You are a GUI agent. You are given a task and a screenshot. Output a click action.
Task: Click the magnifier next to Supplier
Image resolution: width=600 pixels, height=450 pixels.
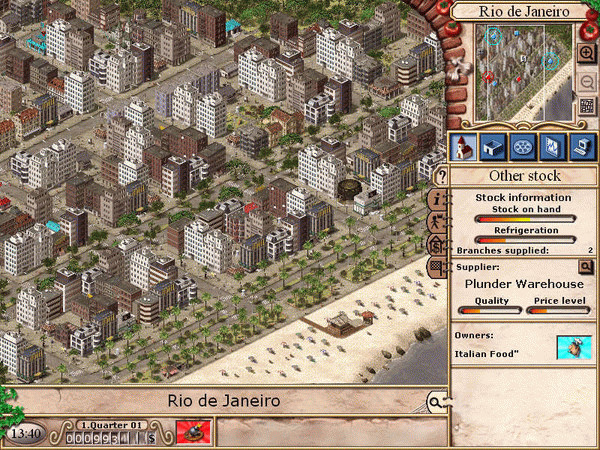[586, 267]
